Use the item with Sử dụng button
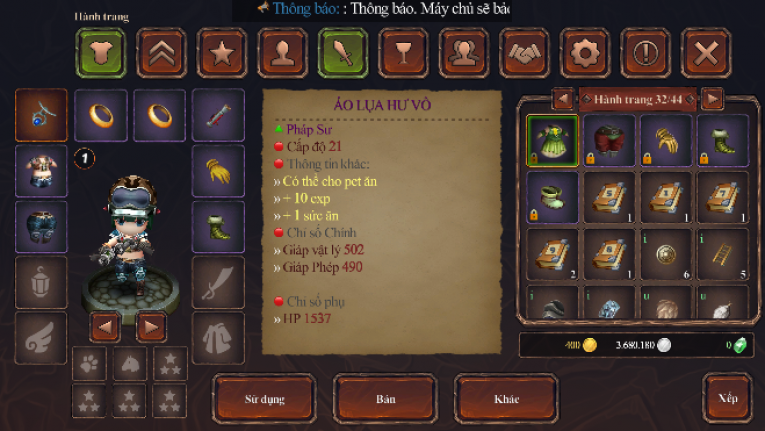 pos(265,399)
